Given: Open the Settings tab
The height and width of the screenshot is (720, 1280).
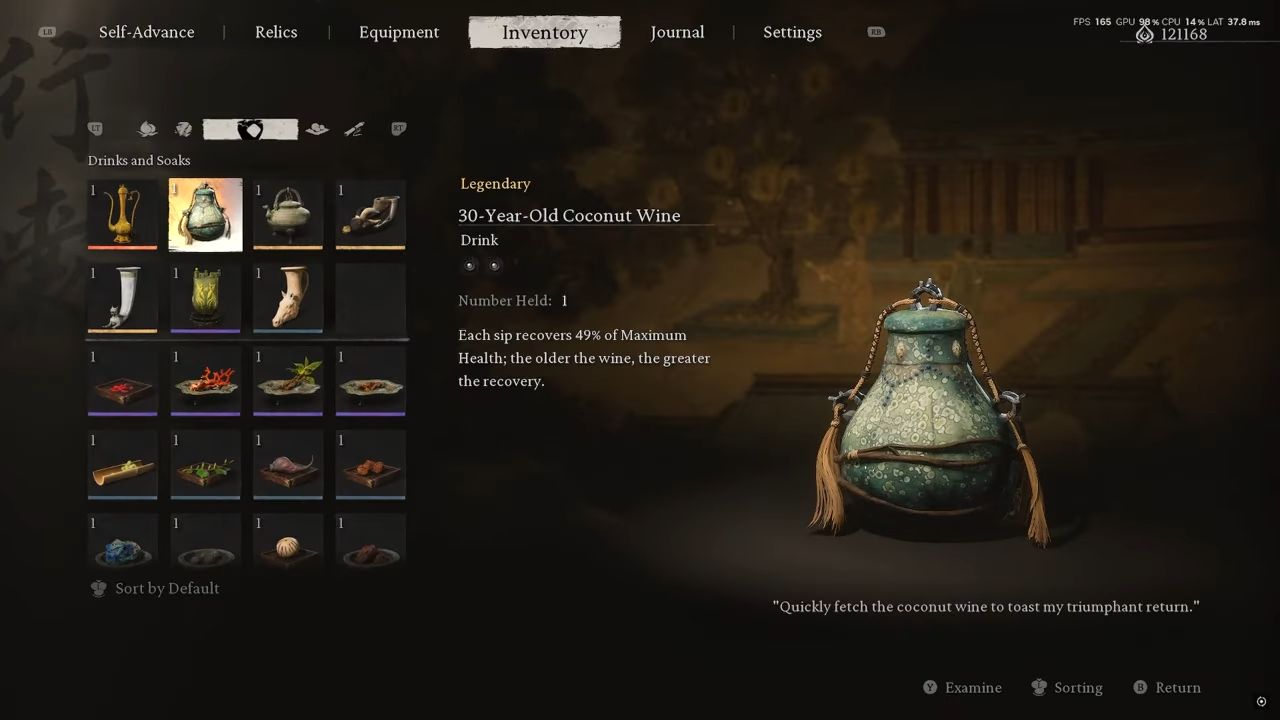Looking at the screenshot, I should pos(792,32).
